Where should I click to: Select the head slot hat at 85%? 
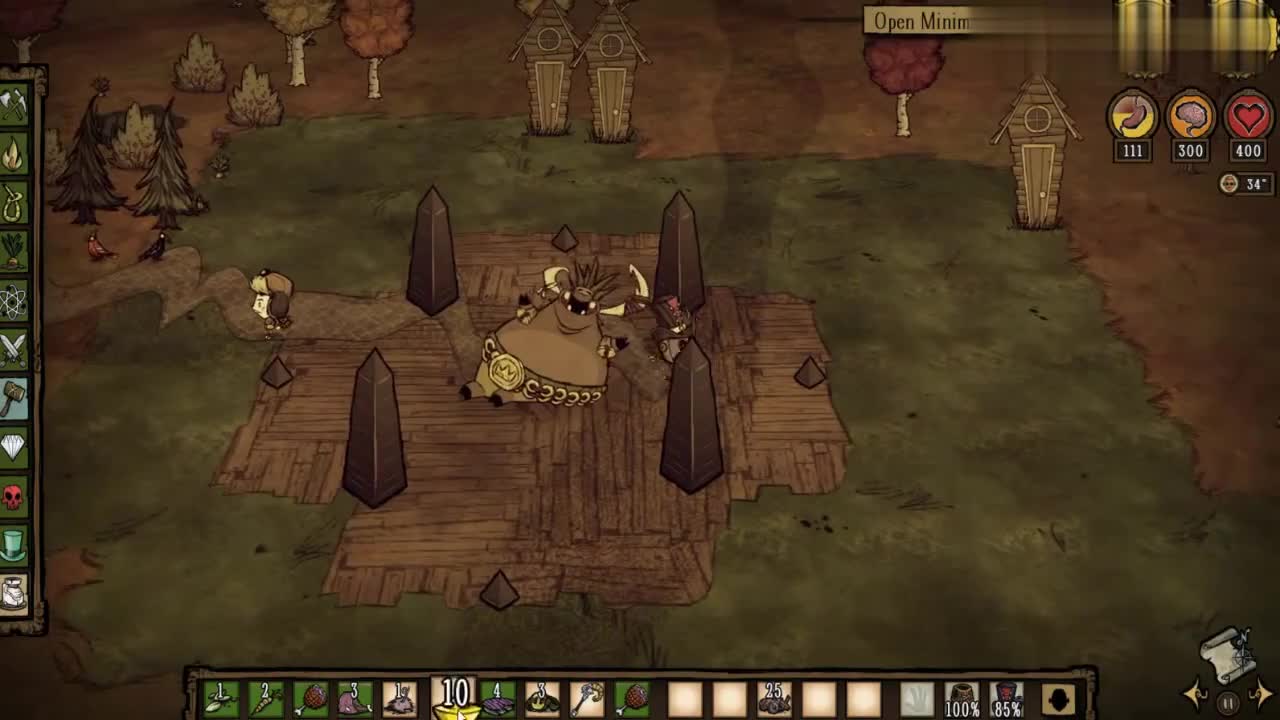(1006, 698)
